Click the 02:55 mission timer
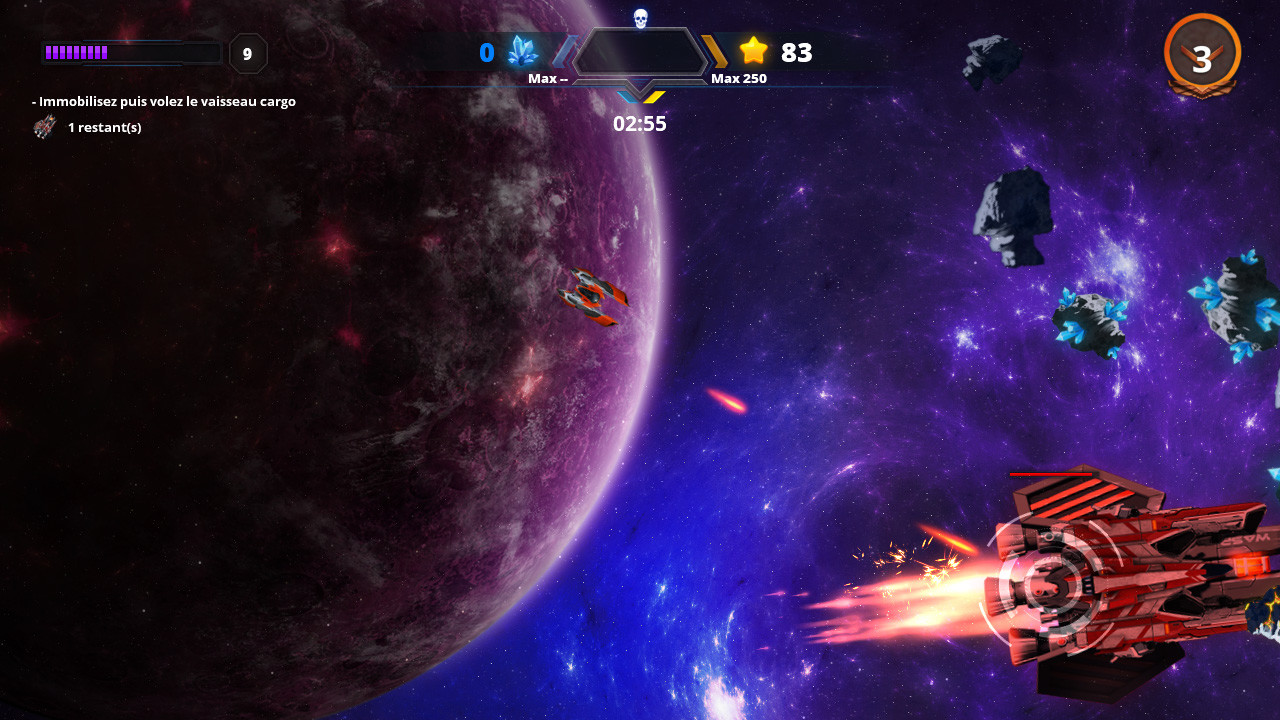Viewport: 1280px width, 720px height. [x=640, y=123]
